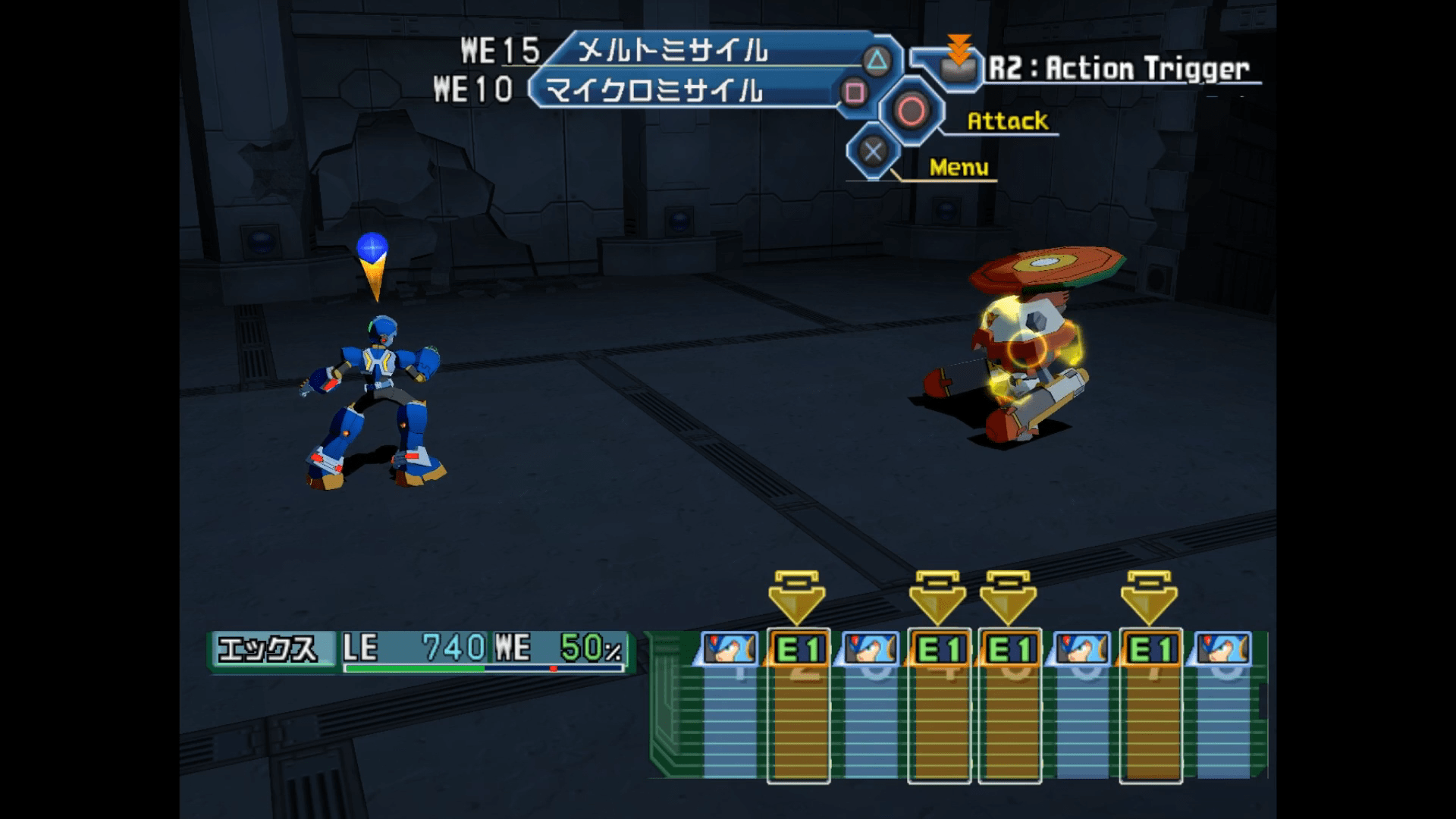Select the エックス character name plate
The image size is (1456, 819).
coord(267,648)
